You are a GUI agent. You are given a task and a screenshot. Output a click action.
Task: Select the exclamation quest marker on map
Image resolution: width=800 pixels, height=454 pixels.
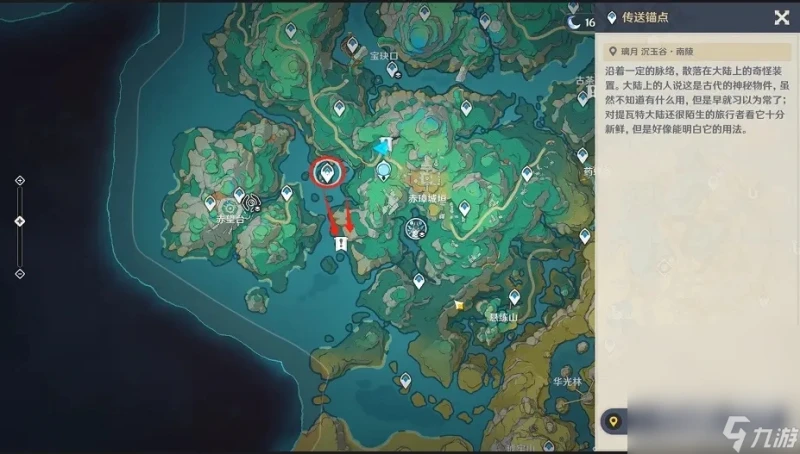pos(341,243)
